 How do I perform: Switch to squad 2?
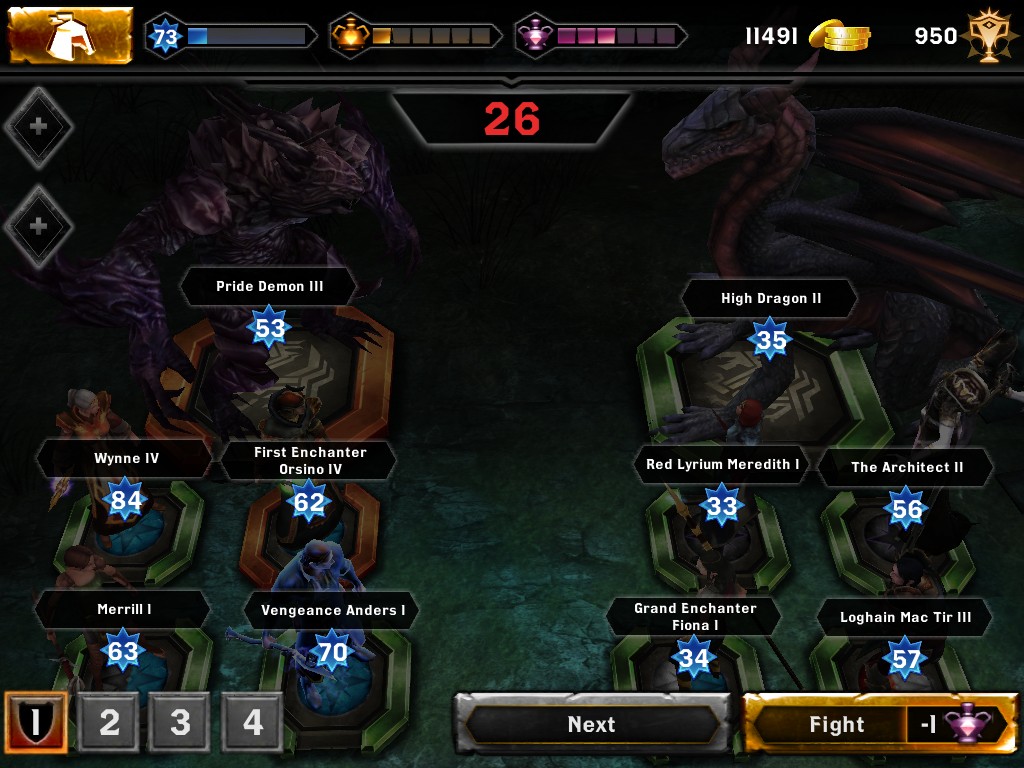tap(109, 722)
